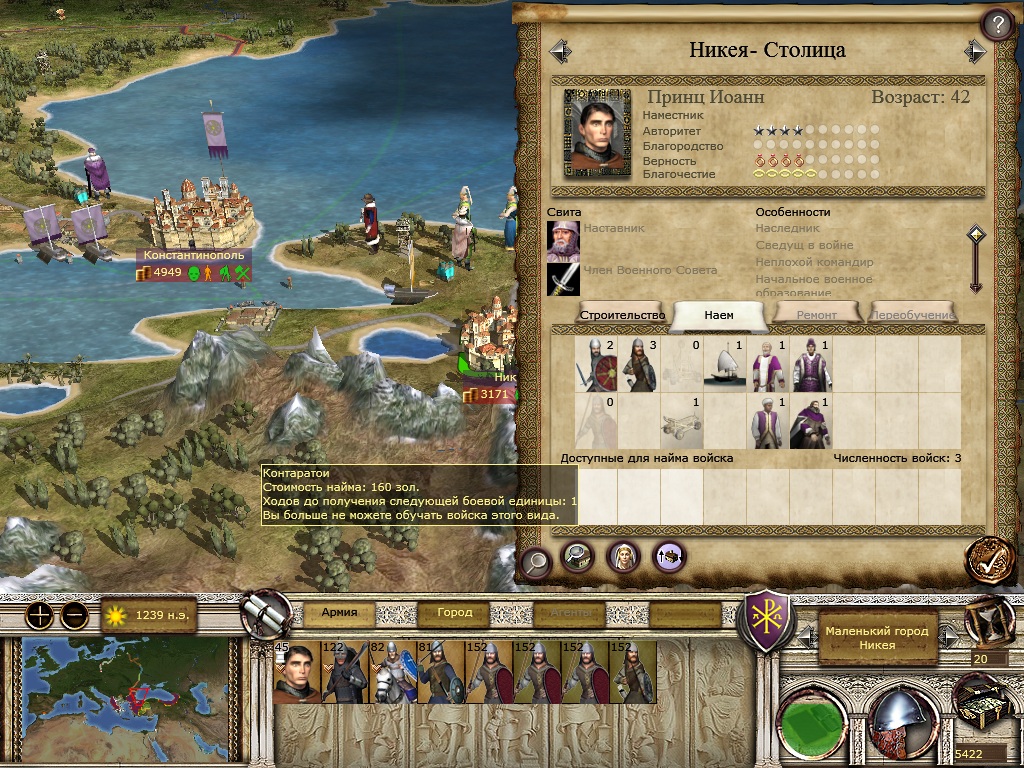Select the mounted cavalry unit card

tap(393, 672)
